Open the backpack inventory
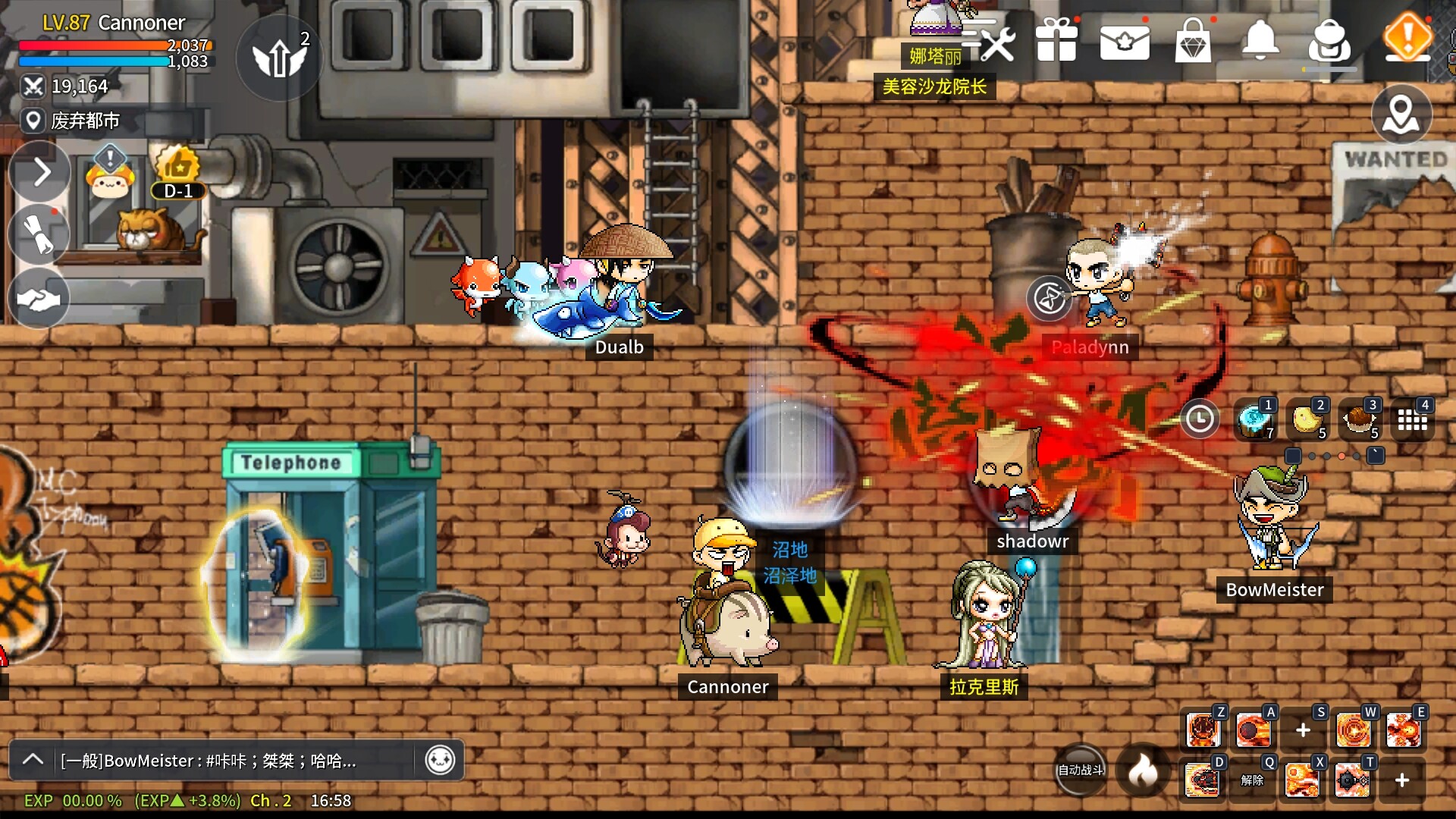The height and width of the screenshot is (819, 1456). [1329, 42]
